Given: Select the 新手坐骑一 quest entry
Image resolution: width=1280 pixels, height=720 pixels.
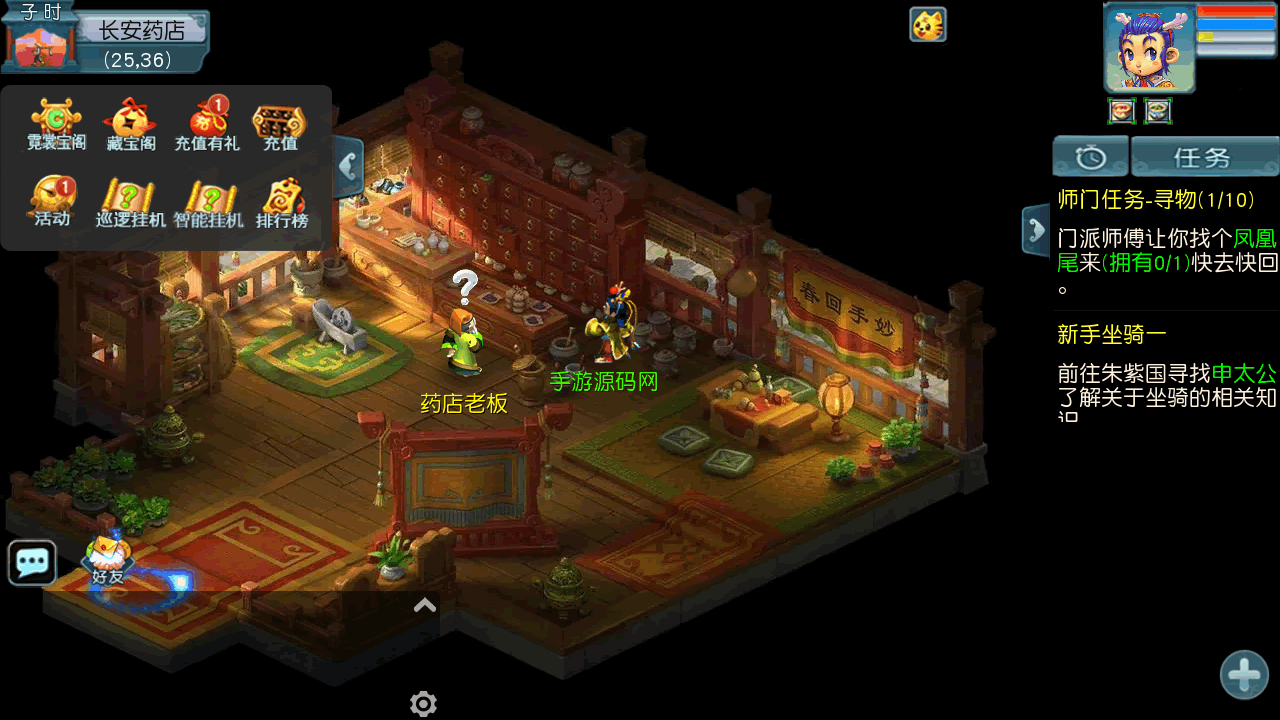Looking at the screenshot, I should [x=1111, y=335].
